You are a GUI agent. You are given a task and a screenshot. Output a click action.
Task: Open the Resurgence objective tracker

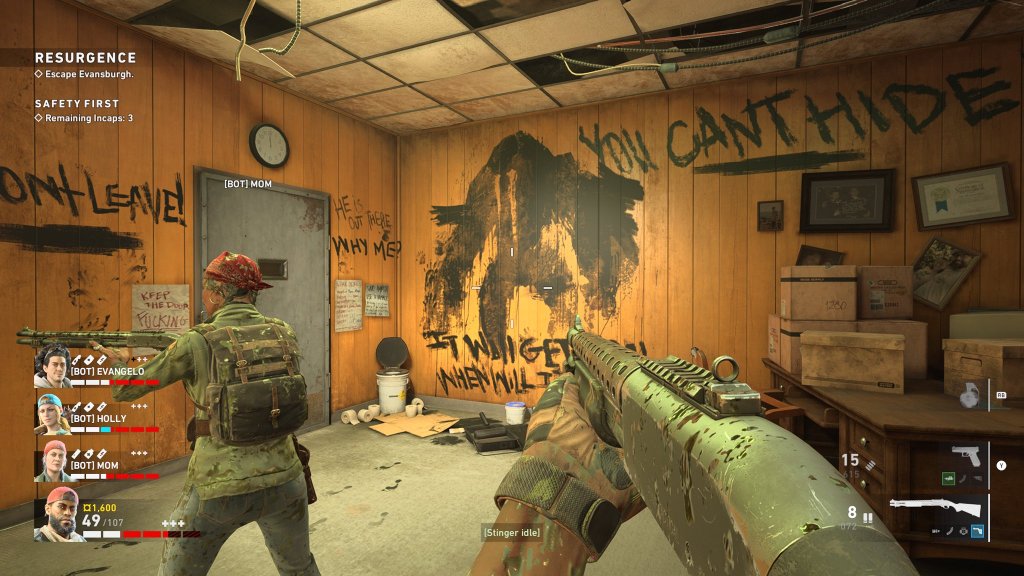[x=85, y=58]
